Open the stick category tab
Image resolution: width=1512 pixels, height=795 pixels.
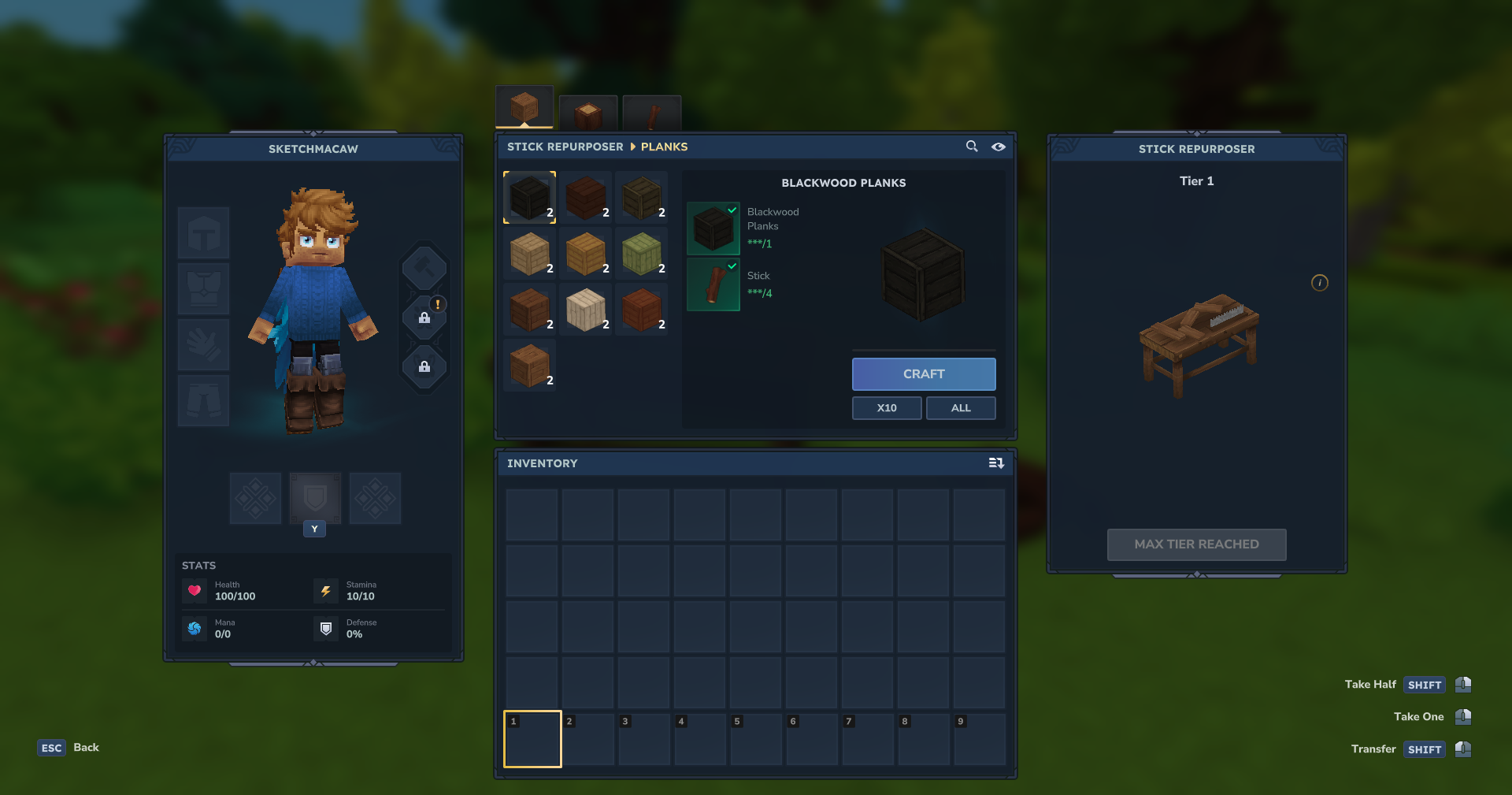pyautogui.click(x=651, y=113)
